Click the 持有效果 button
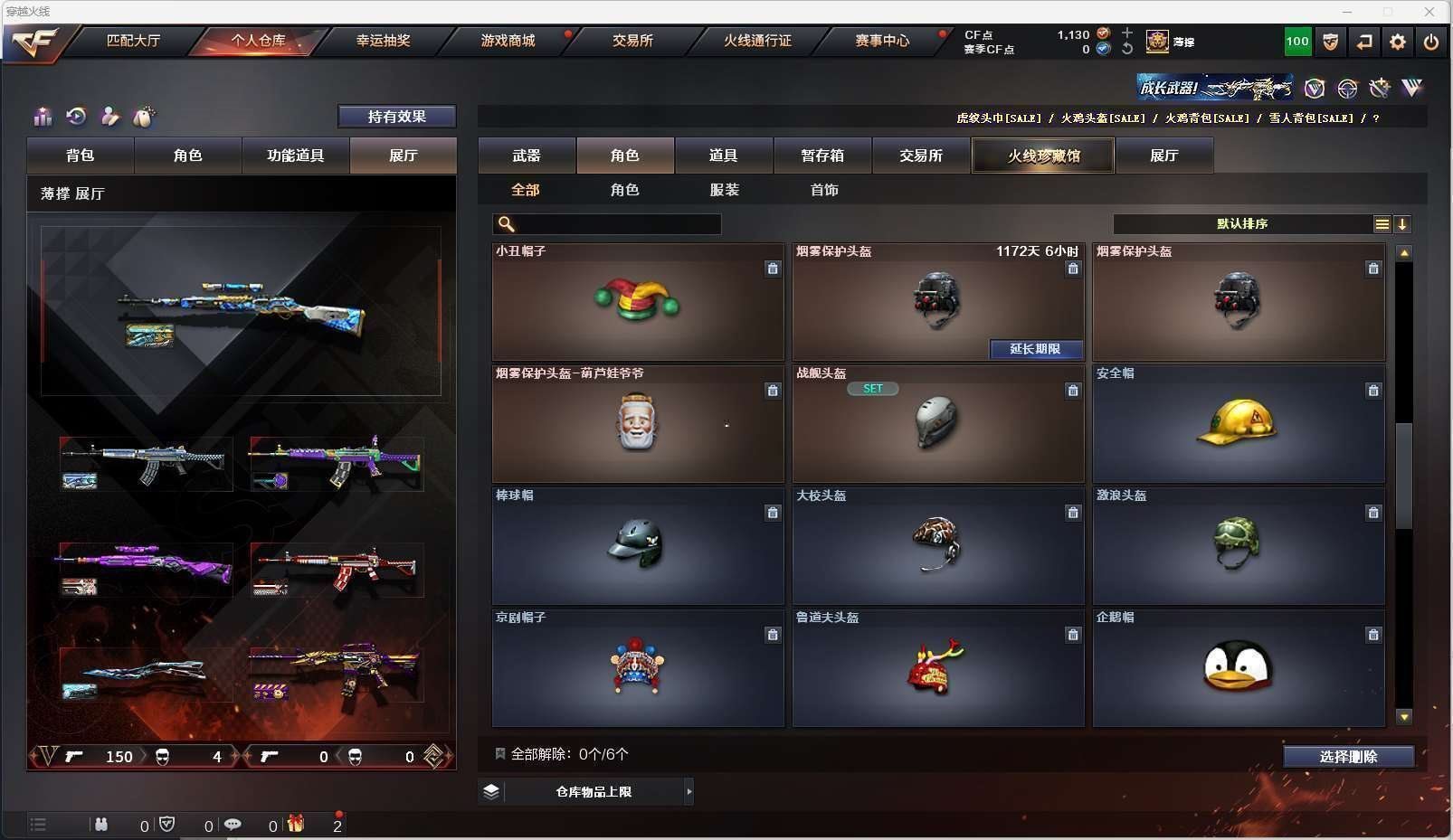Screen dimensions: 1453x840 tap(396, 117)
